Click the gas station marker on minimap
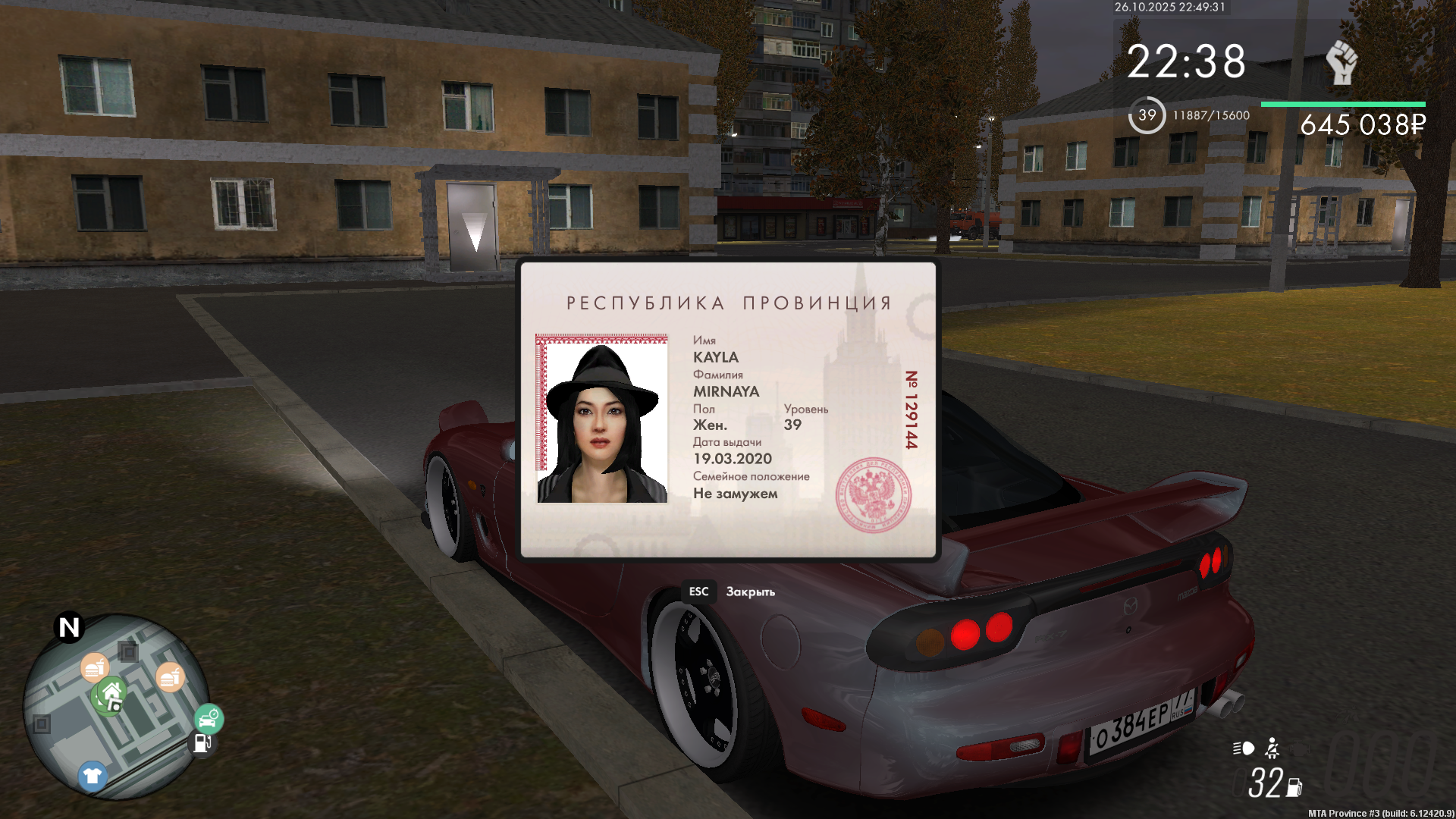The width and height of the screenshot is (1456, 819). tap(202, 743)
